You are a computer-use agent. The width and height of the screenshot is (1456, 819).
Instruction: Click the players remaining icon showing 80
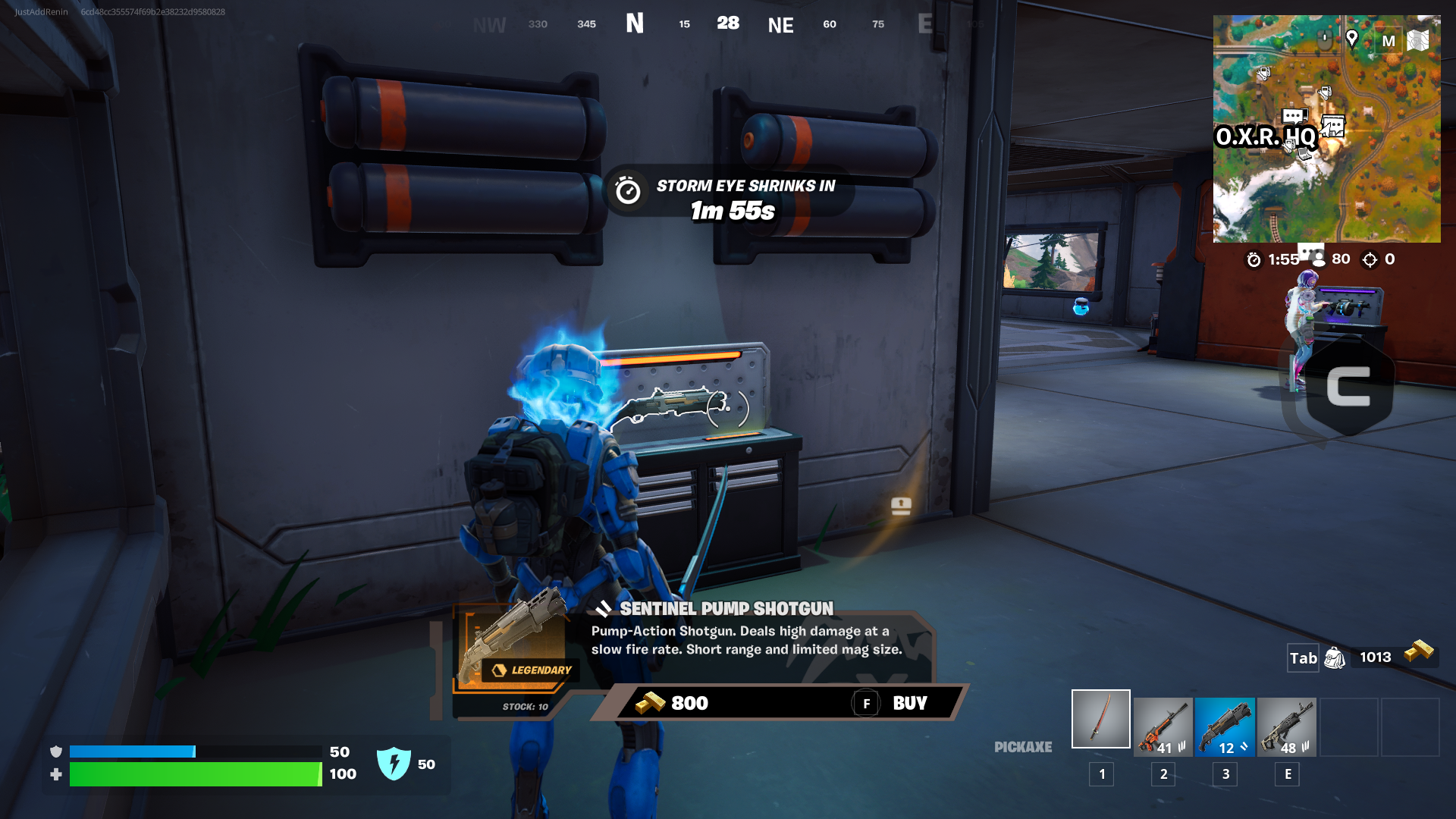point(1319,259)
